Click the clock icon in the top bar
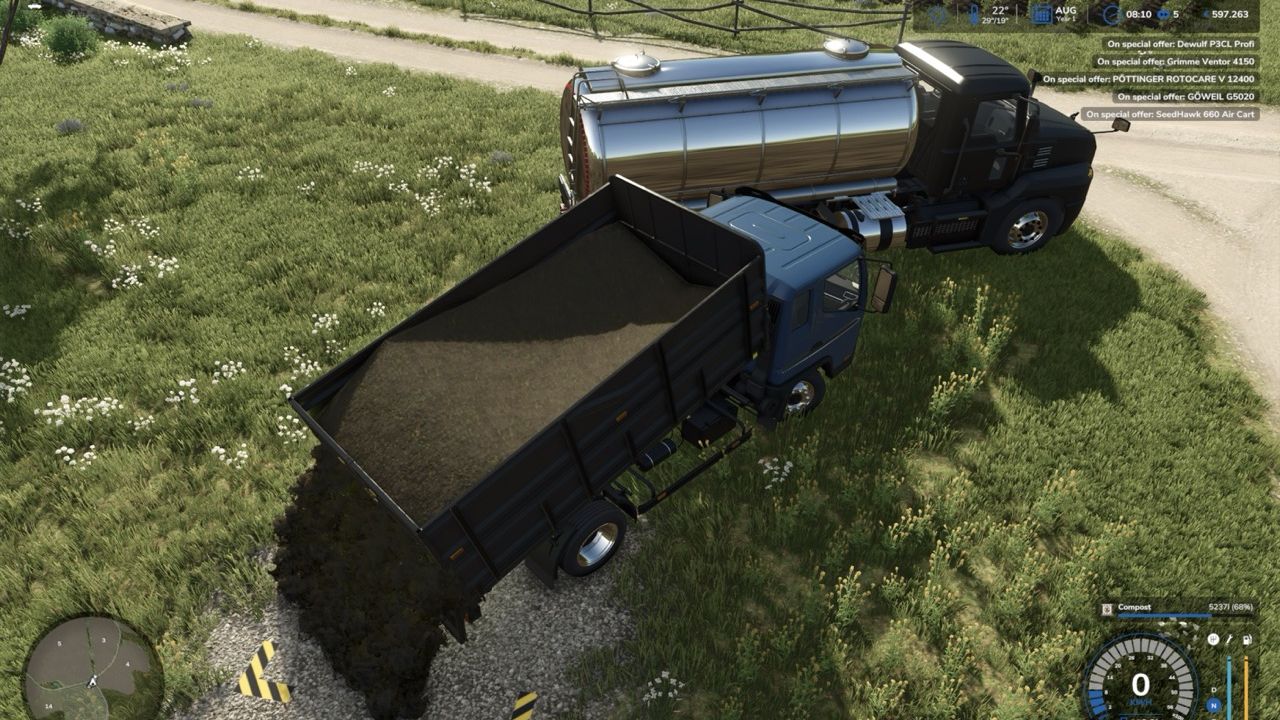The width and height of the screenshot is (1280, 720). pyautogui.click(x=1111, y=14)
